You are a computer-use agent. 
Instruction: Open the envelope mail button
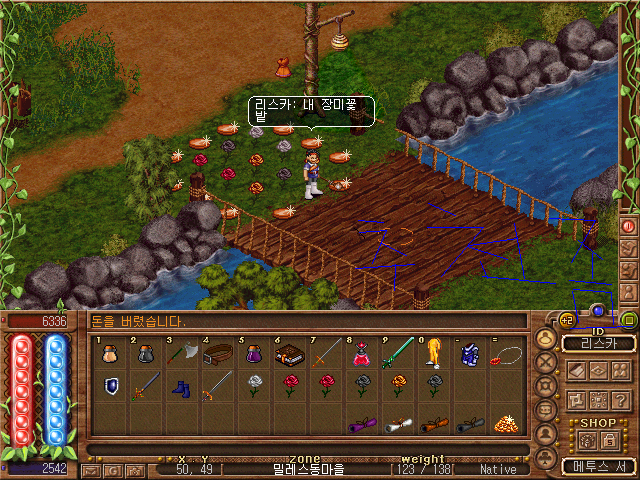click(x=91, y=469)
